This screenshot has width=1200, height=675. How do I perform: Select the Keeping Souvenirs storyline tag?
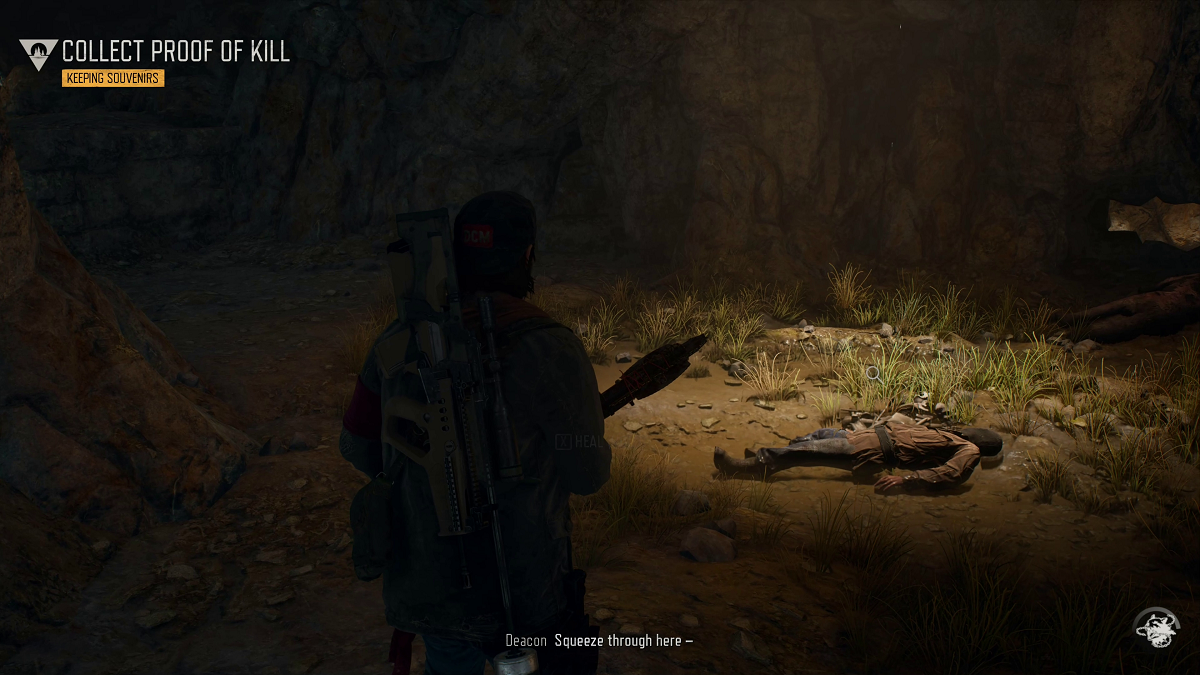pyautogui.click(x=112, y=78)
